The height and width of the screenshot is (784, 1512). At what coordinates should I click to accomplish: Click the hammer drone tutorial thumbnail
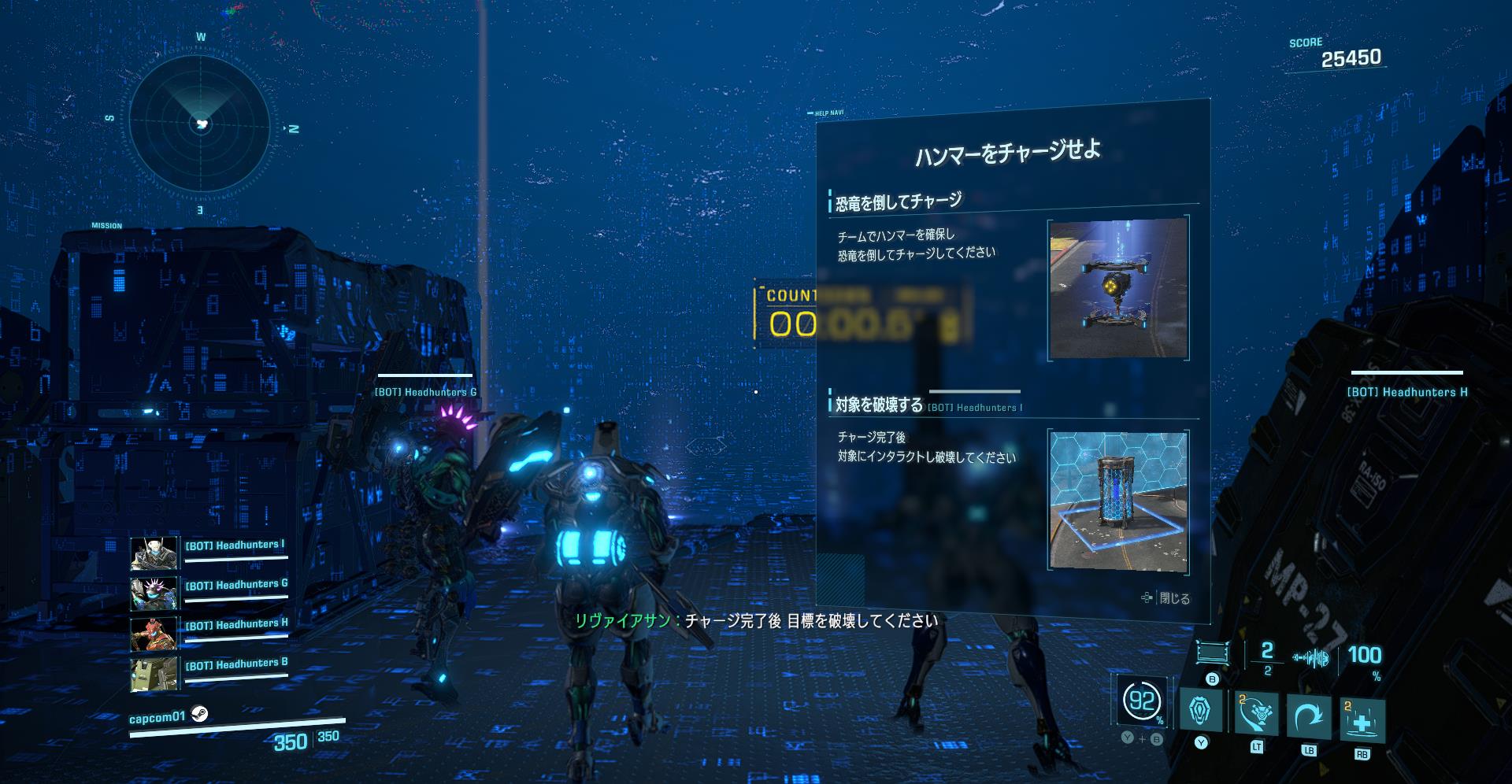(x=1118, y=288)
